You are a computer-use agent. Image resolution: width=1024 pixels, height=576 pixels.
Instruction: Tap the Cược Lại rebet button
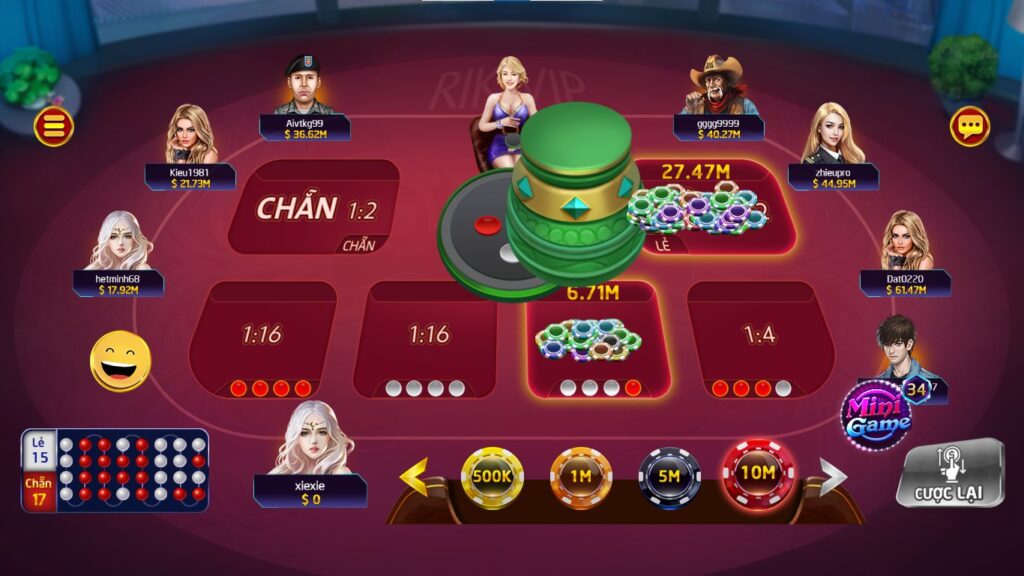pyautogui.click(x=949, y=473)
